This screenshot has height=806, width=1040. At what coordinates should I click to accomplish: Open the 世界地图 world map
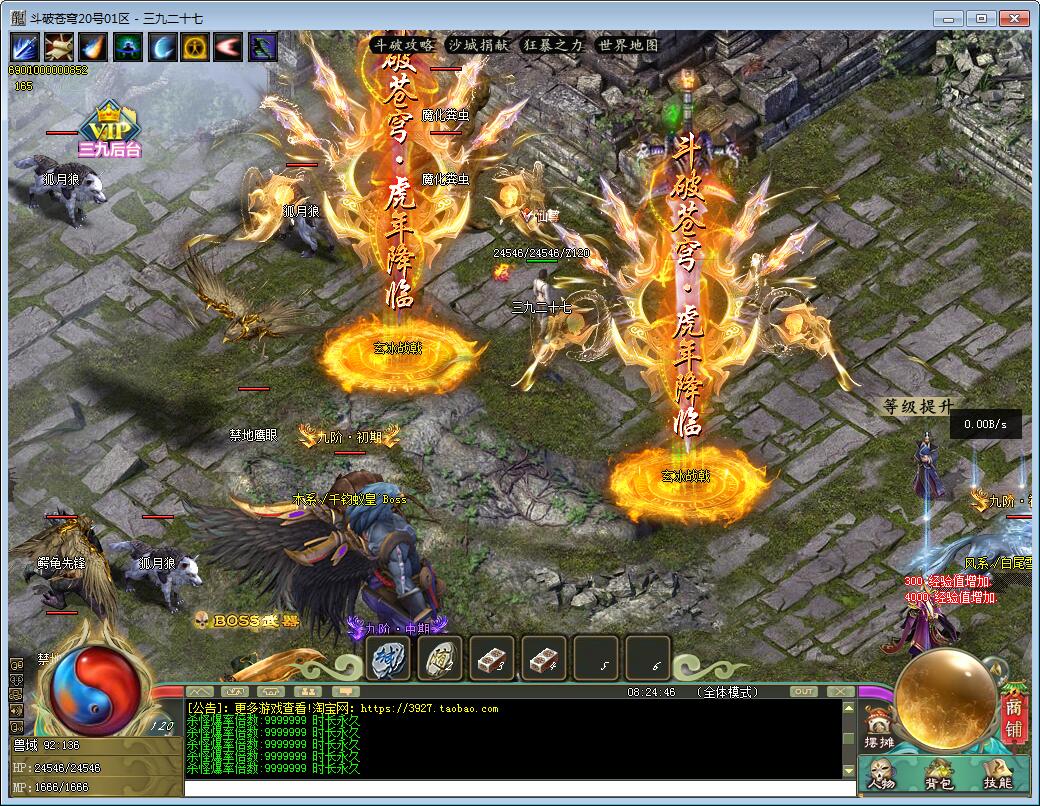(x=628, y=45)
